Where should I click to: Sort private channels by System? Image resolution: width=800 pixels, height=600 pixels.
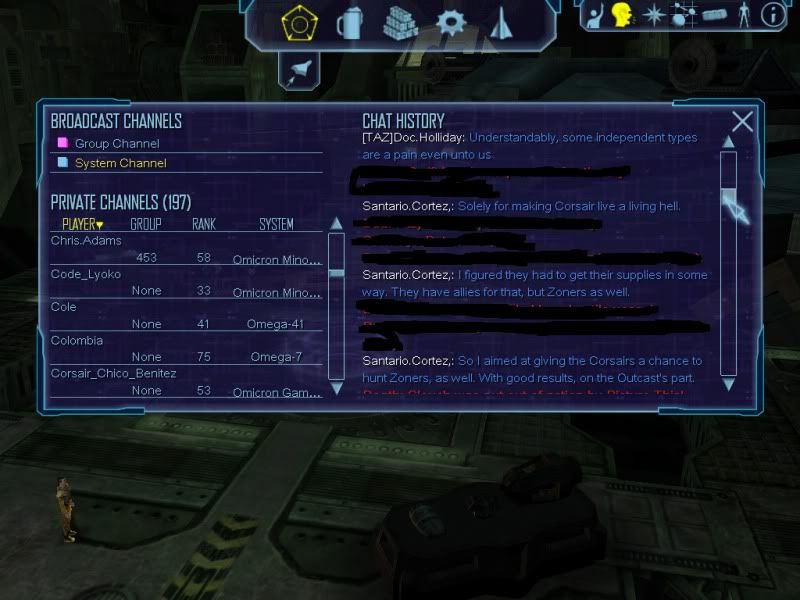(276, 224)
